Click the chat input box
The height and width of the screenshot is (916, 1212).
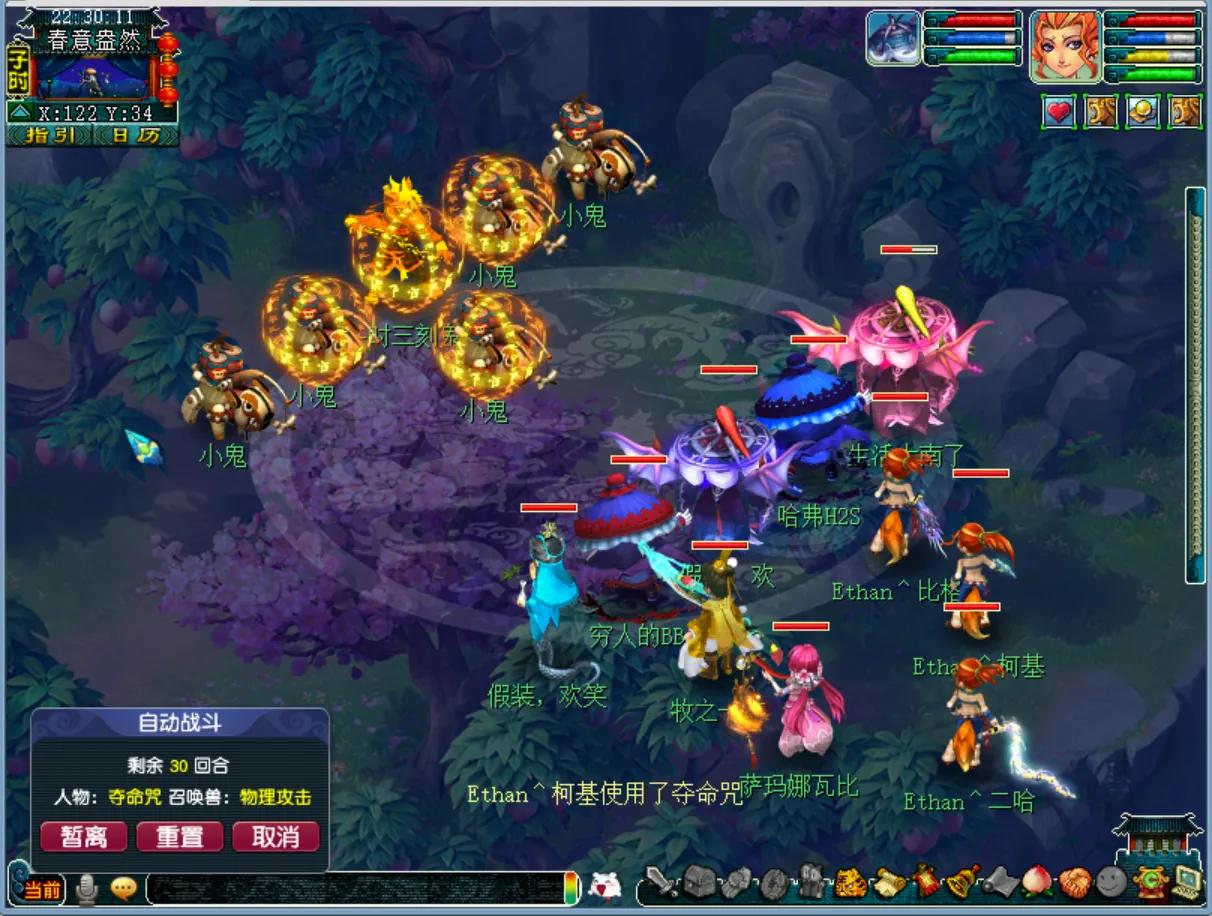coord(355,888)
